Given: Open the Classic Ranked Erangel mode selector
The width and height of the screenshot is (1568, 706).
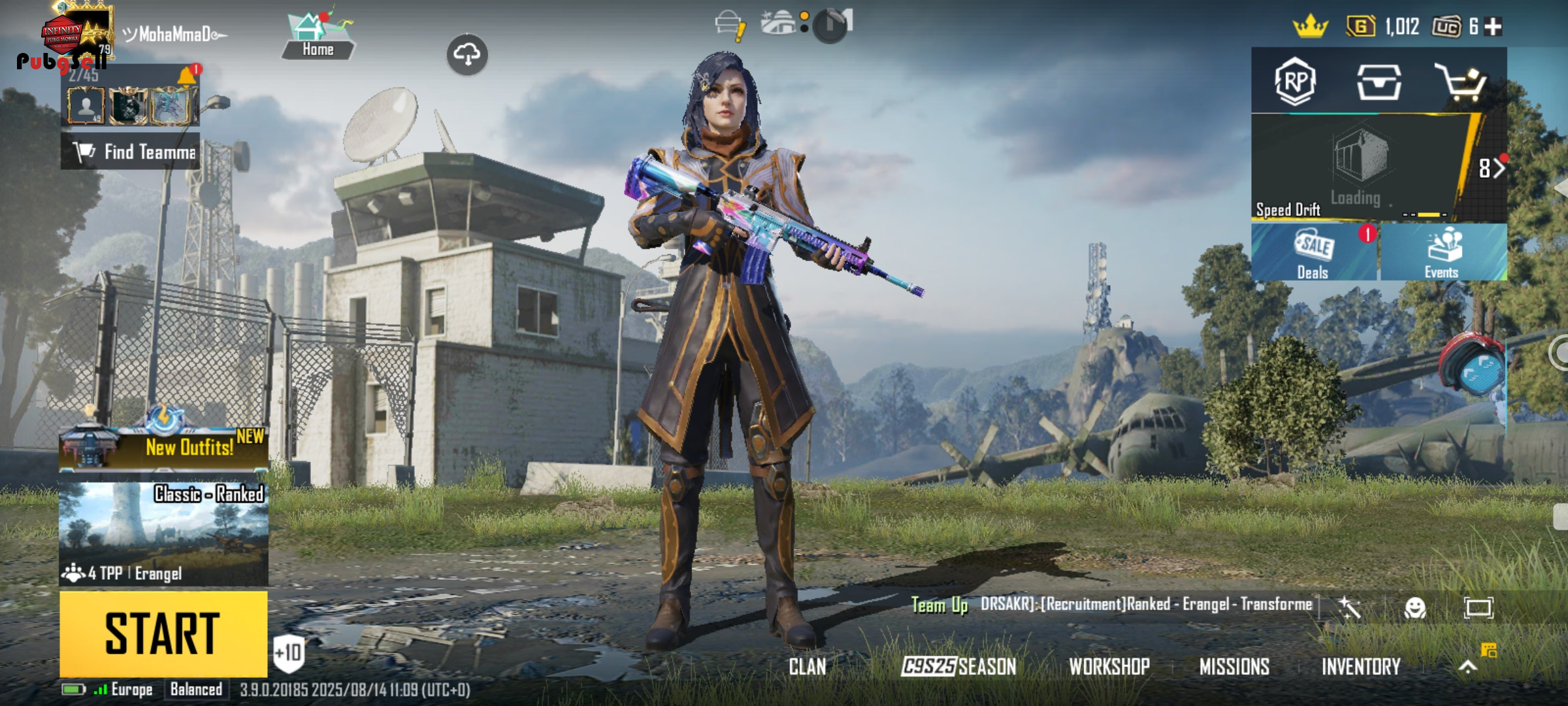Looking at the screenshot, I should [x=163, y=533].
